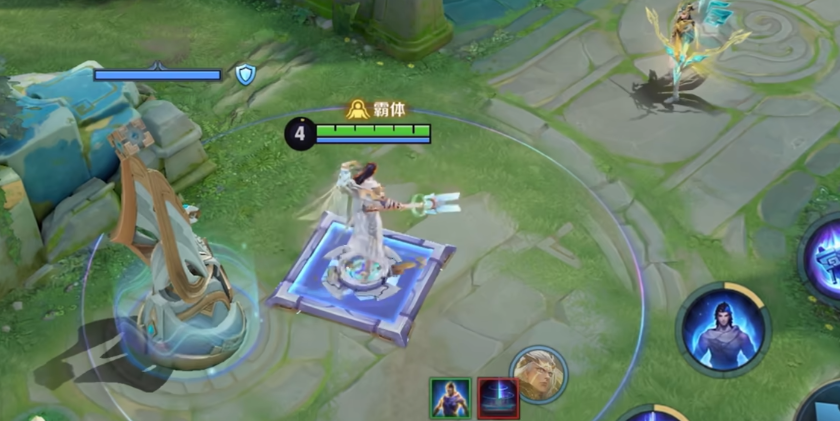Click the red-bordered light beam icon
Image resolution: width=840 pixels, height=421 pixels.
point(497,397)
